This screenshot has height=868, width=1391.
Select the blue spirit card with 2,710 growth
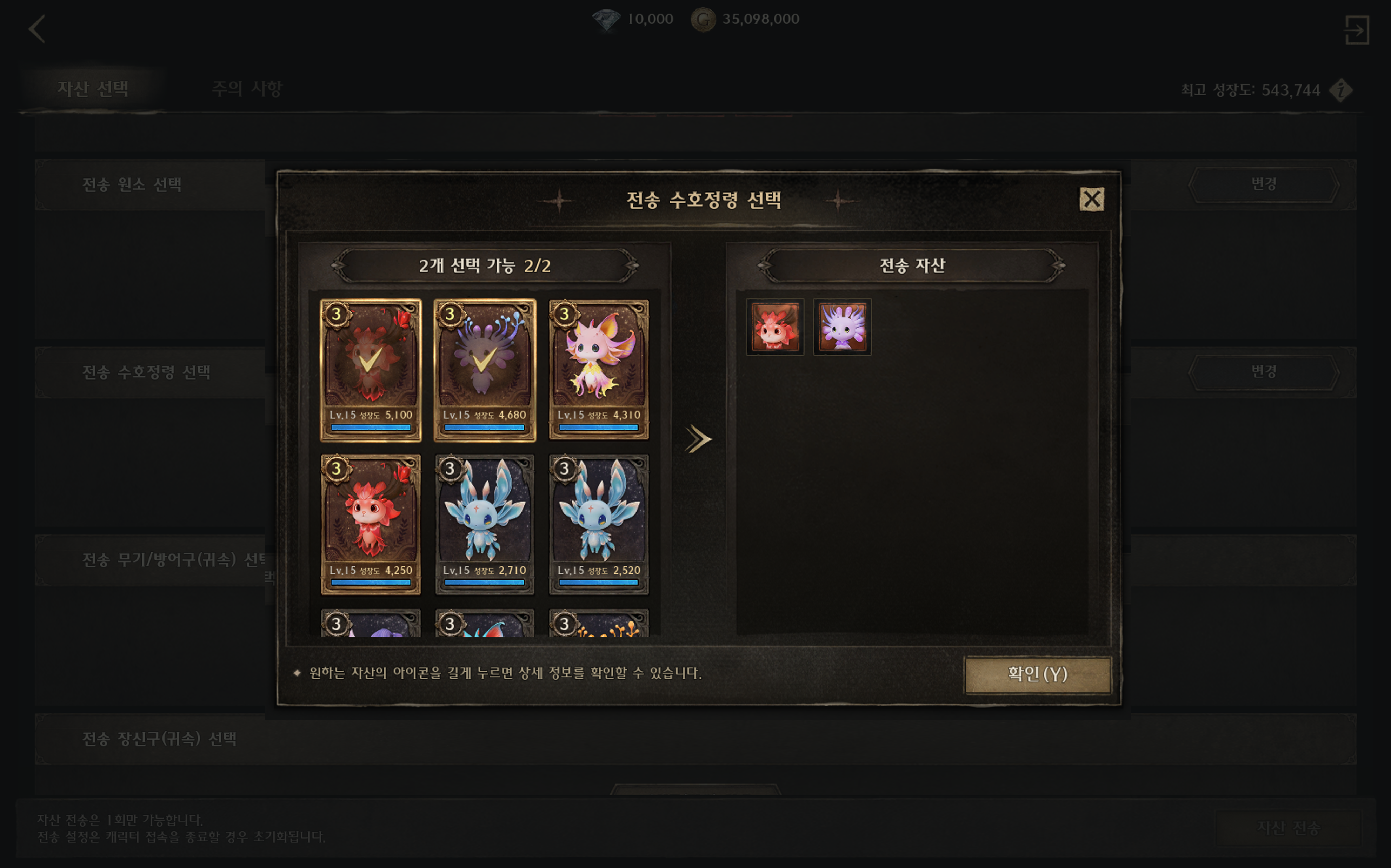484,524
